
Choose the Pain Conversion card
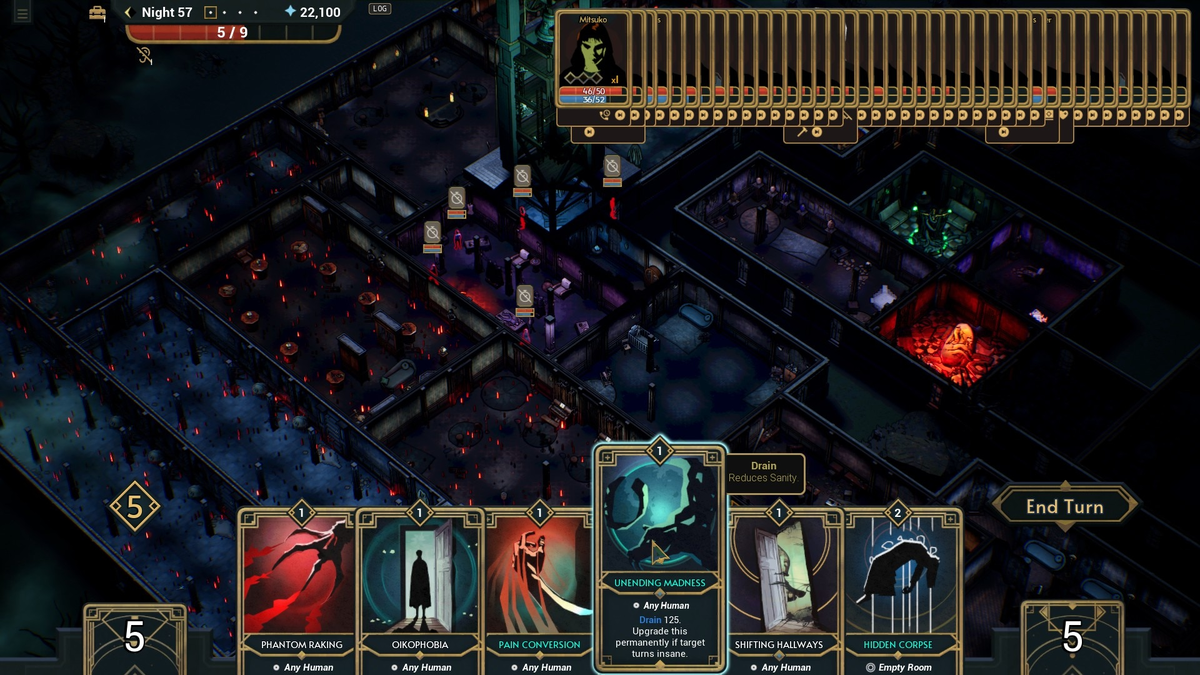(x=538, y=590)
